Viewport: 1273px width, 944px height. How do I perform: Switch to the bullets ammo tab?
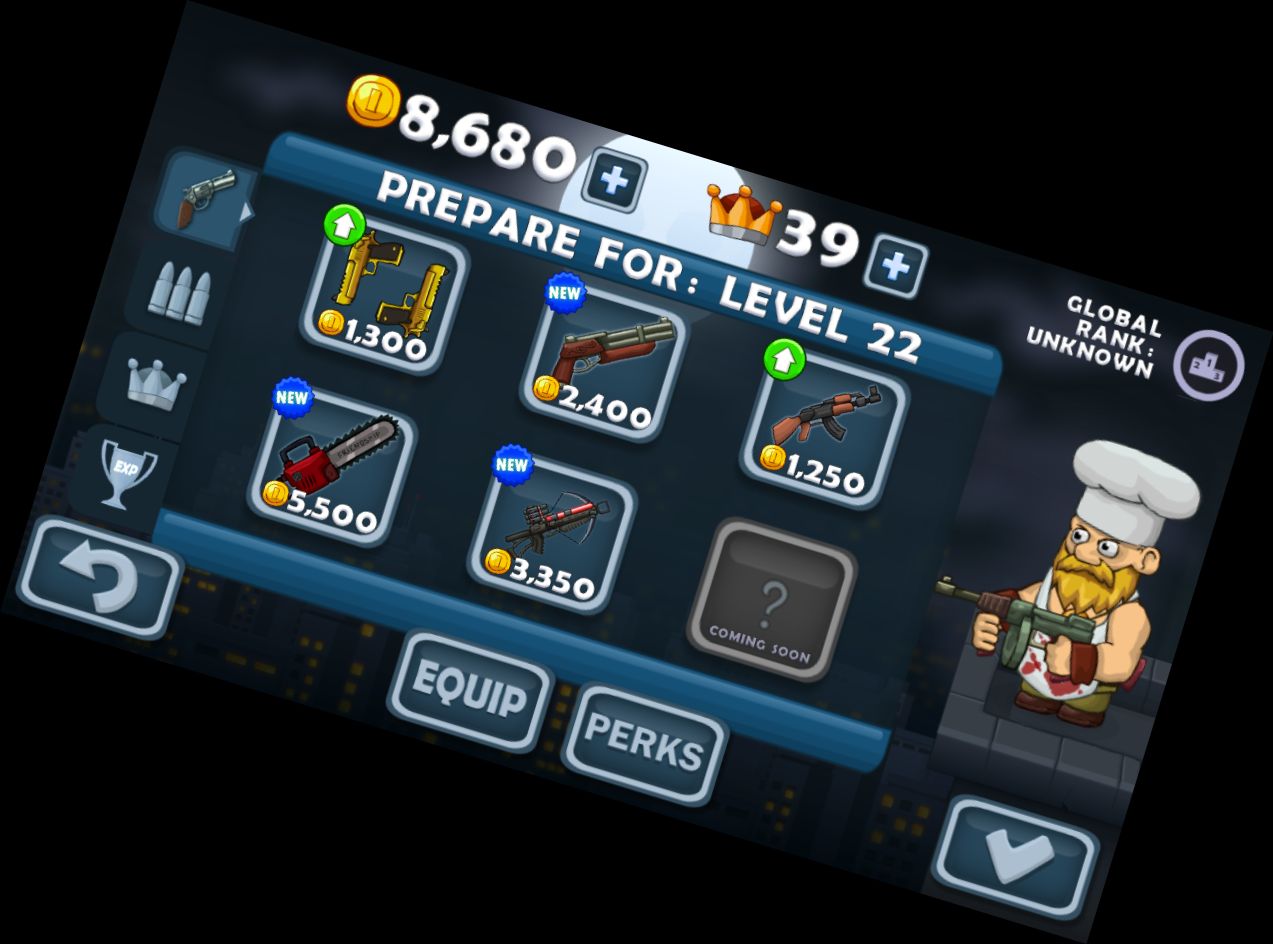(x=178, y=290)
